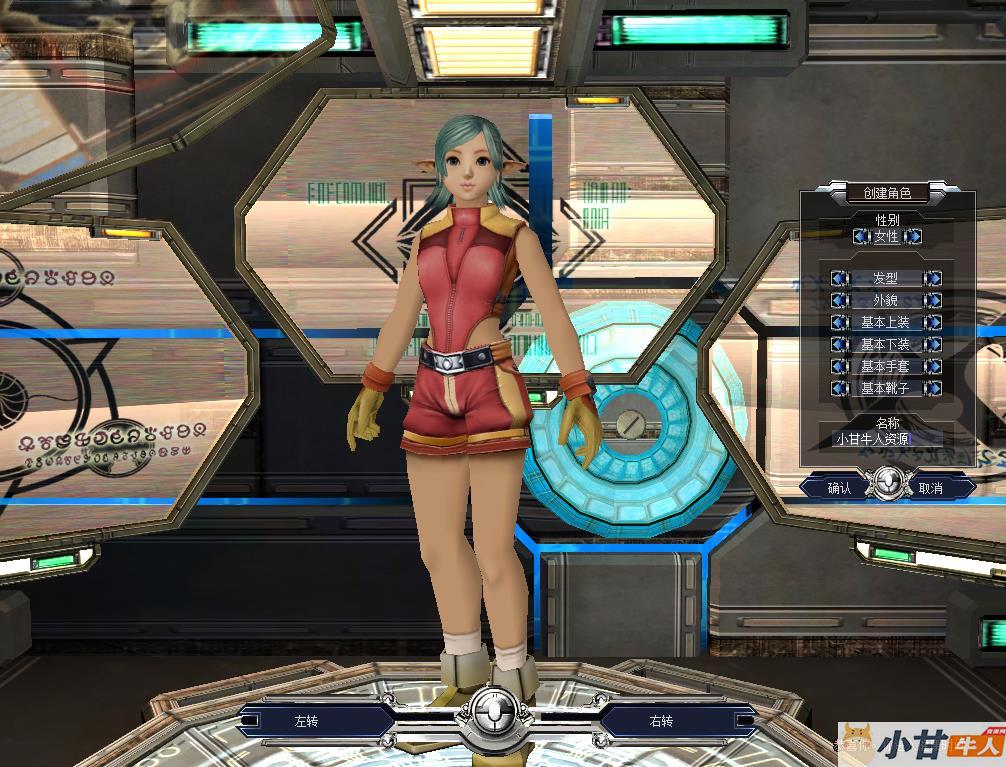This screenshot has width=1006, height=767.
Task: Select next face with 外貌 right arrow
Action: click(932, 301)
